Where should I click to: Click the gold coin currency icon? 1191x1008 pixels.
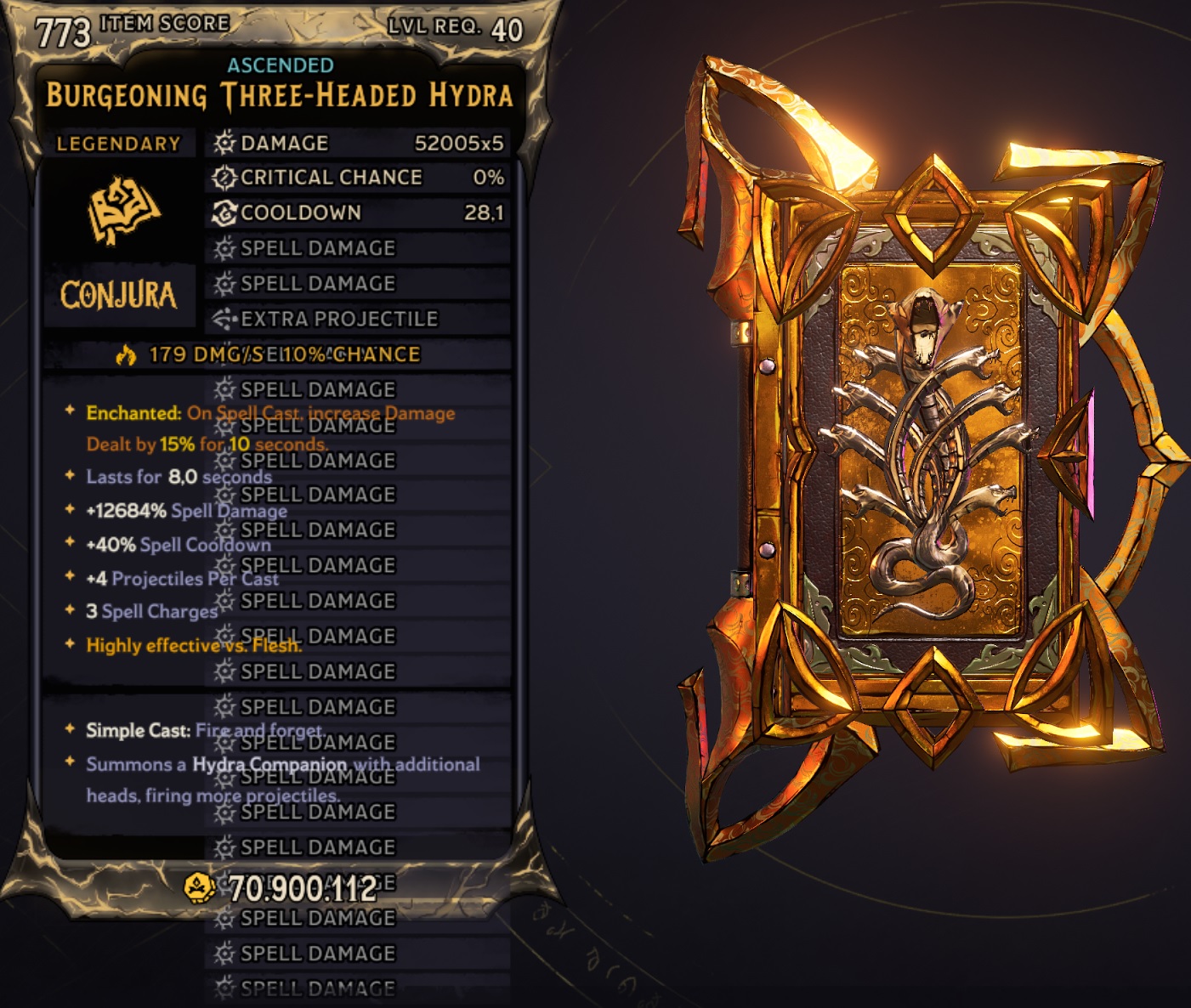click(x=198, y=887)
